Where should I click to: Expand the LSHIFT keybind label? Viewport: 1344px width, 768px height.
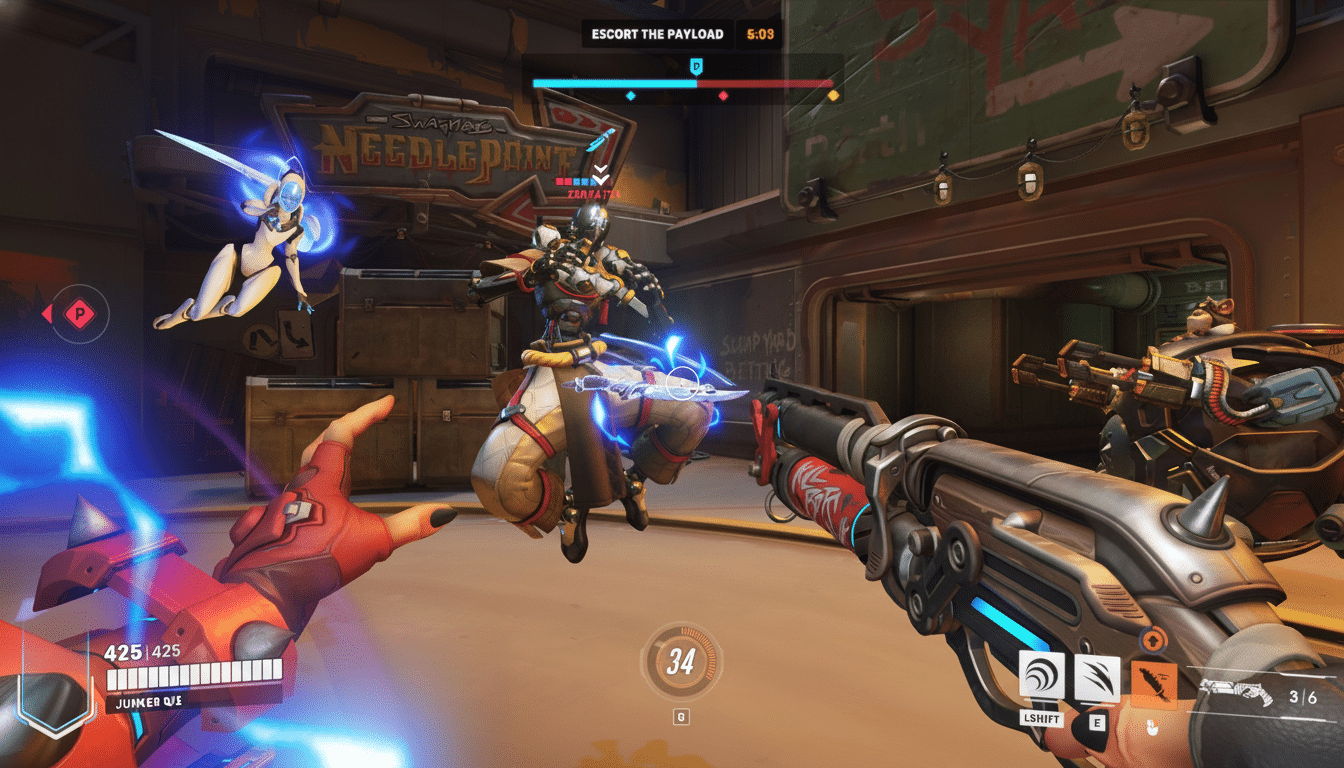point(1041,717)
